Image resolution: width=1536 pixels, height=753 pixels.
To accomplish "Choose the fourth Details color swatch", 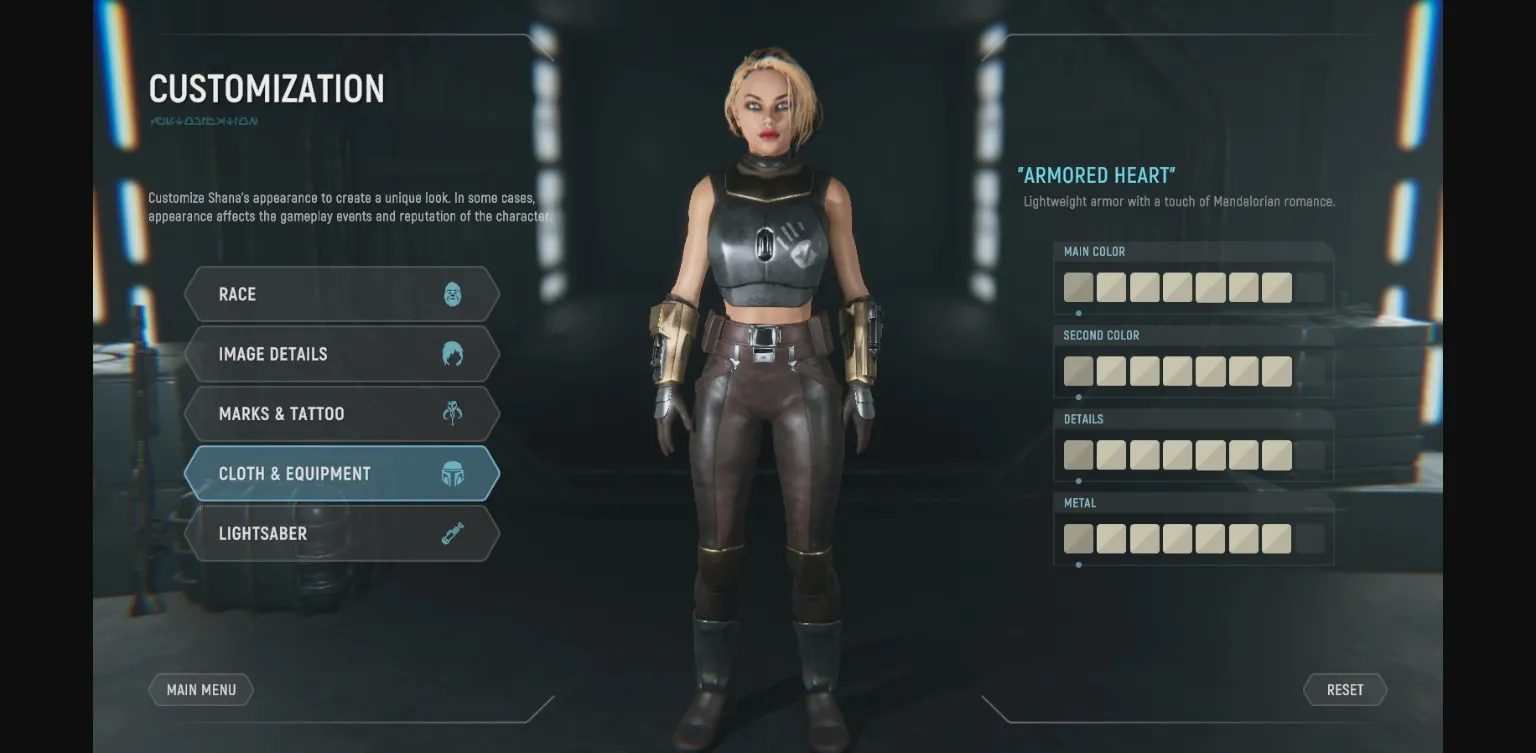I will 1177,454.
